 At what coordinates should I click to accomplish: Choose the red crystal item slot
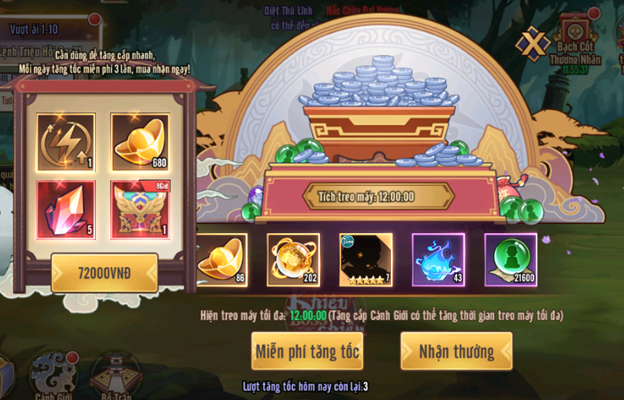point(66,208)
